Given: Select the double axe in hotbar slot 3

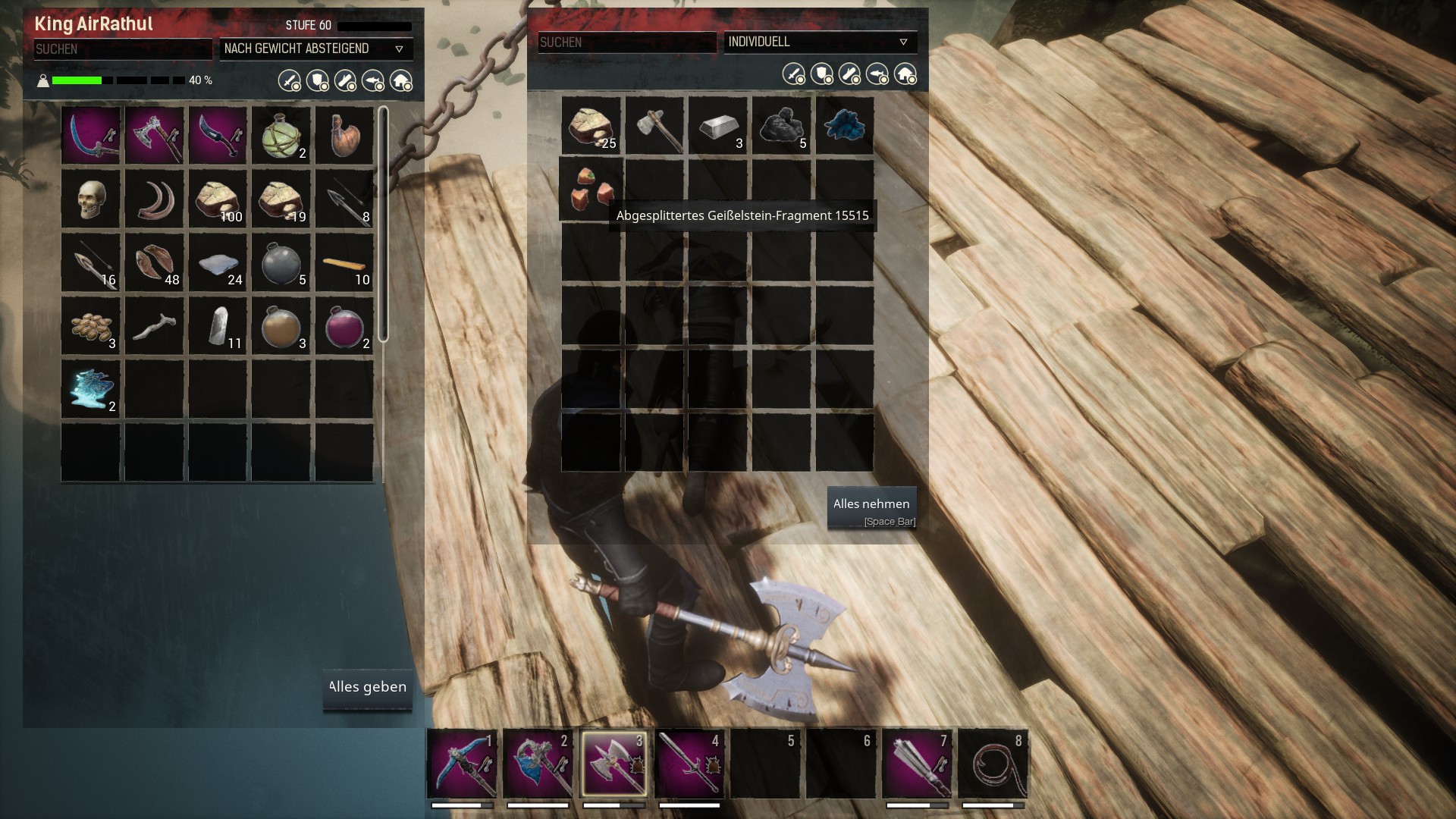Looking at the screenshot, I should [614, 763].
